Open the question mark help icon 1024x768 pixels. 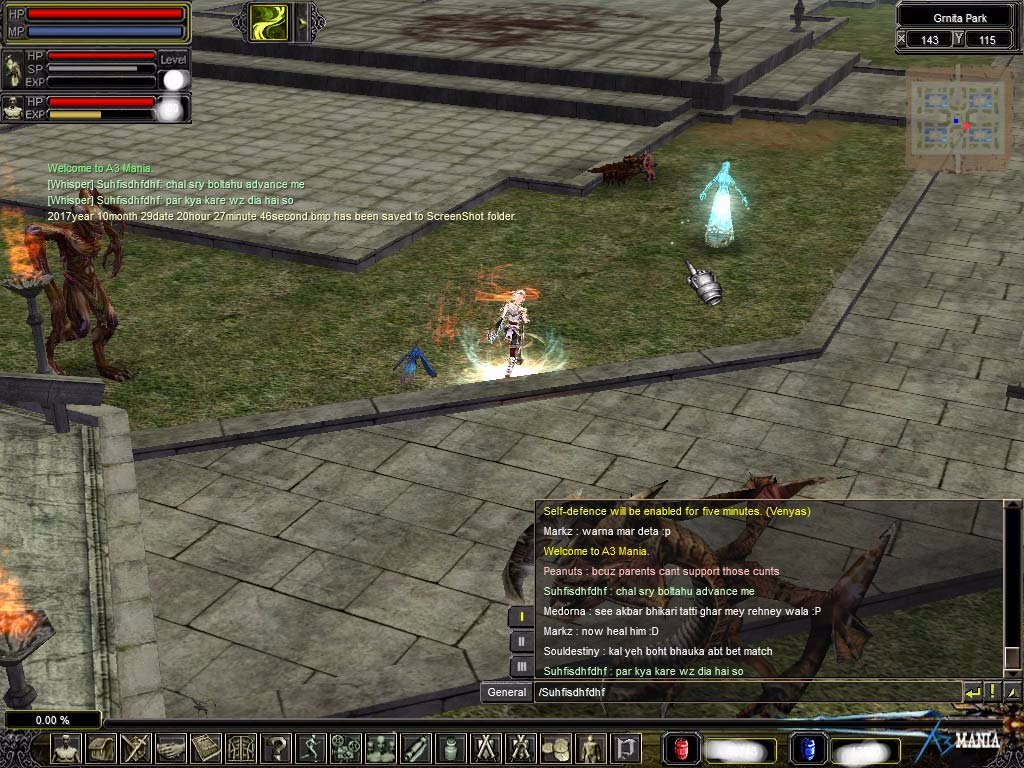(275, 748)
